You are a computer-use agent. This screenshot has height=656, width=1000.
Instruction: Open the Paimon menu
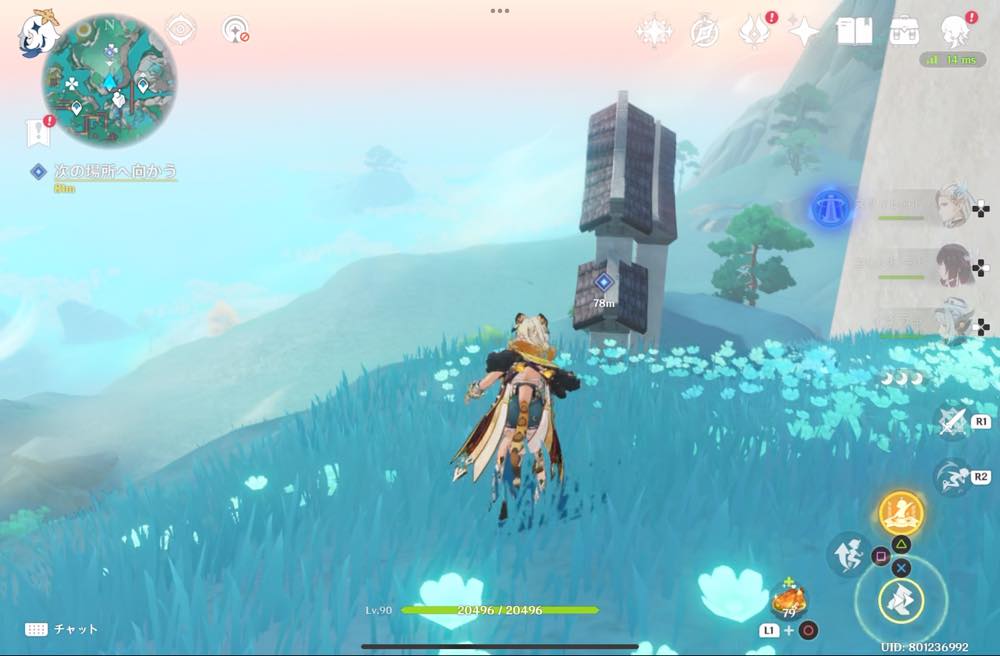pos(38,33)
